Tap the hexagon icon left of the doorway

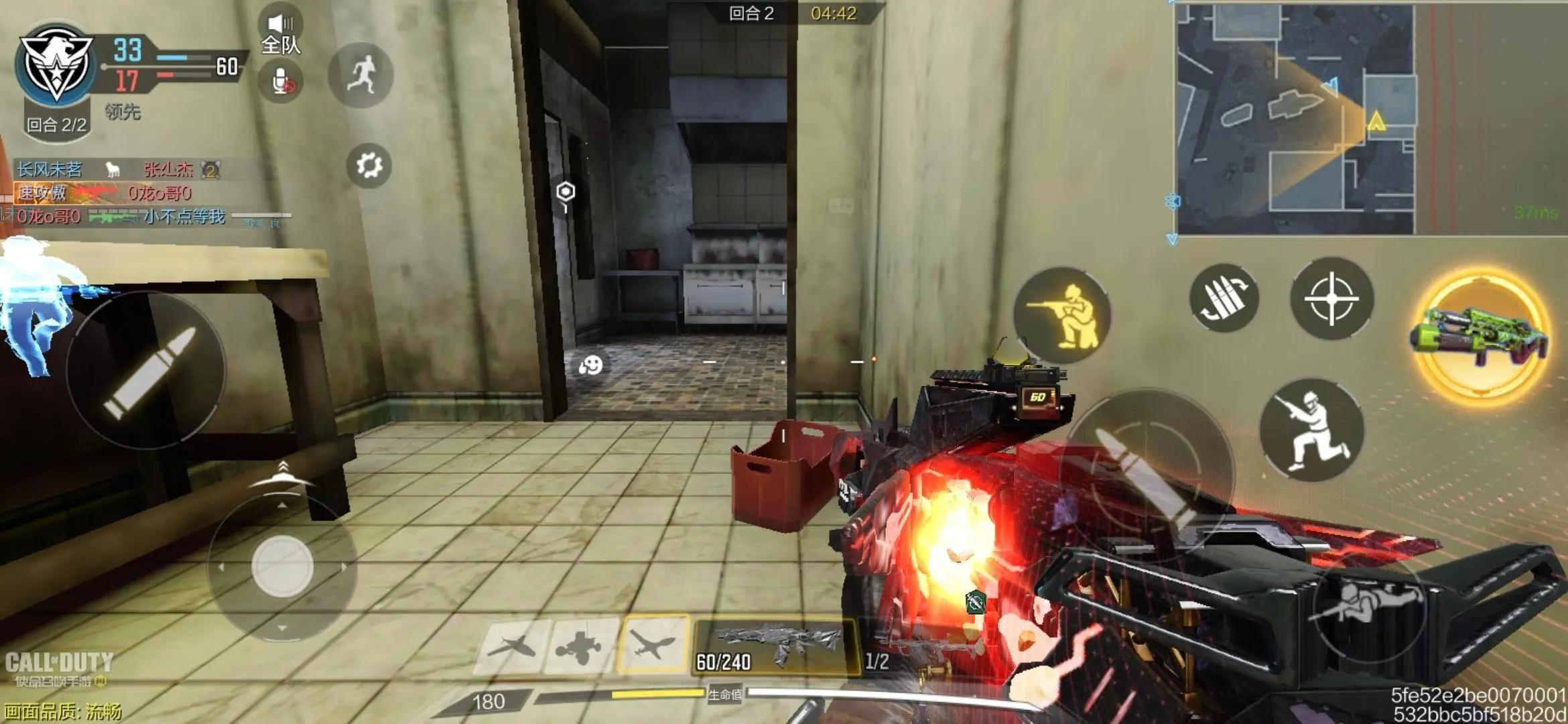point(566,192)
